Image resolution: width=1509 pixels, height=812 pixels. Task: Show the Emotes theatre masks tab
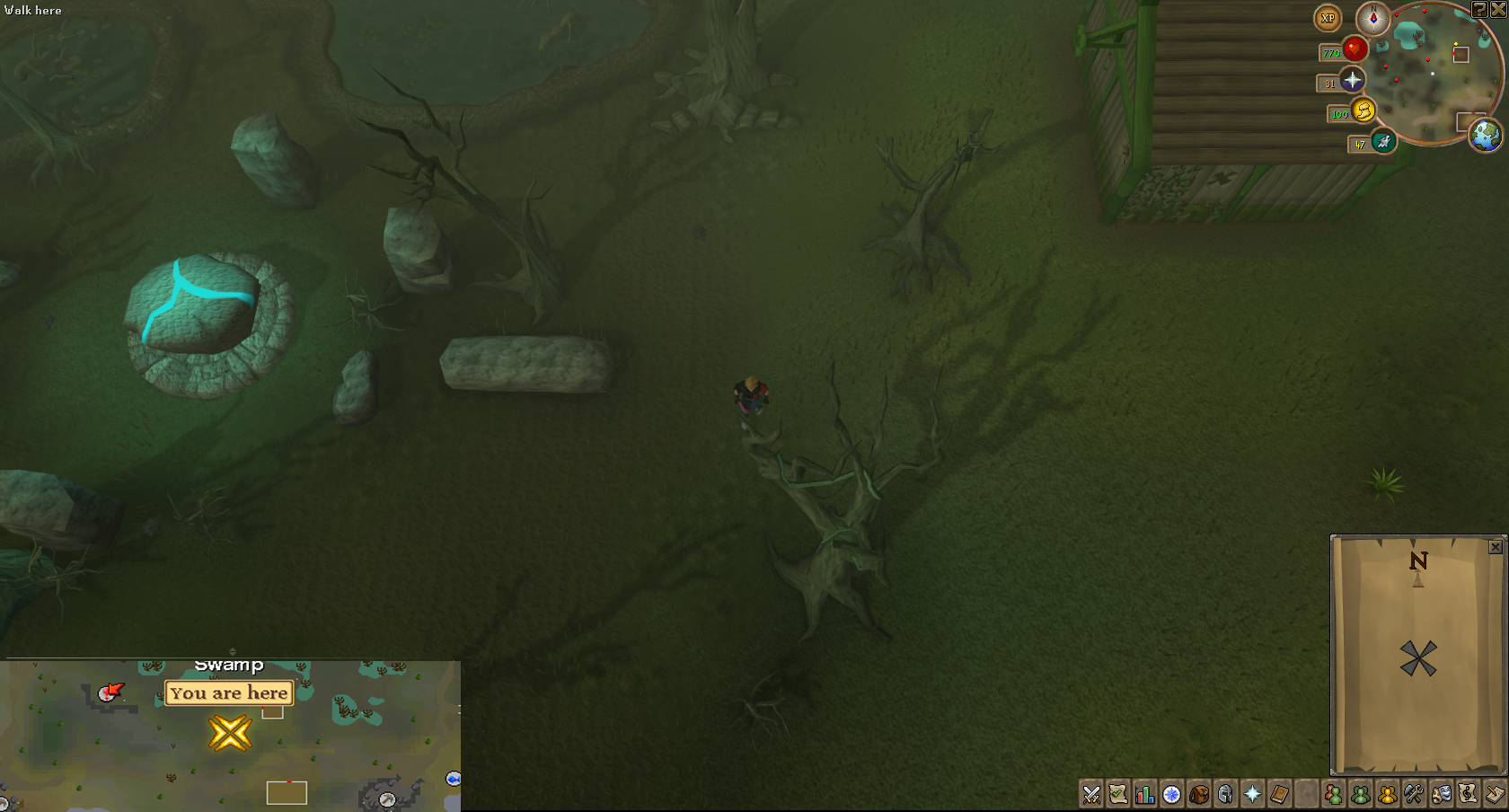point(1441,794)
